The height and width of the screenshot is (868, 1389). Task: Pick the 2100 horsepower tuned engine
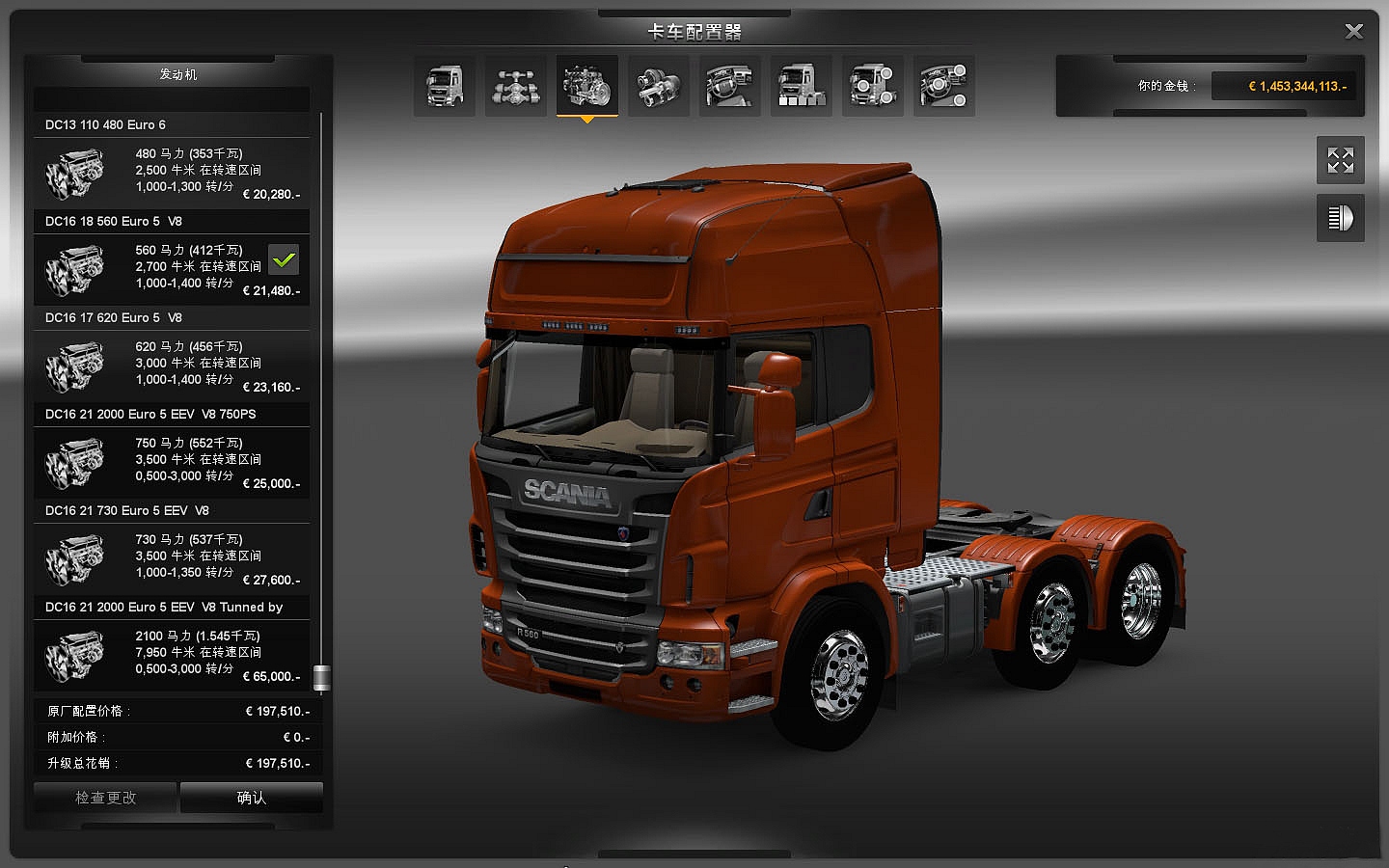pyautogui.click(x=172, y=655)
